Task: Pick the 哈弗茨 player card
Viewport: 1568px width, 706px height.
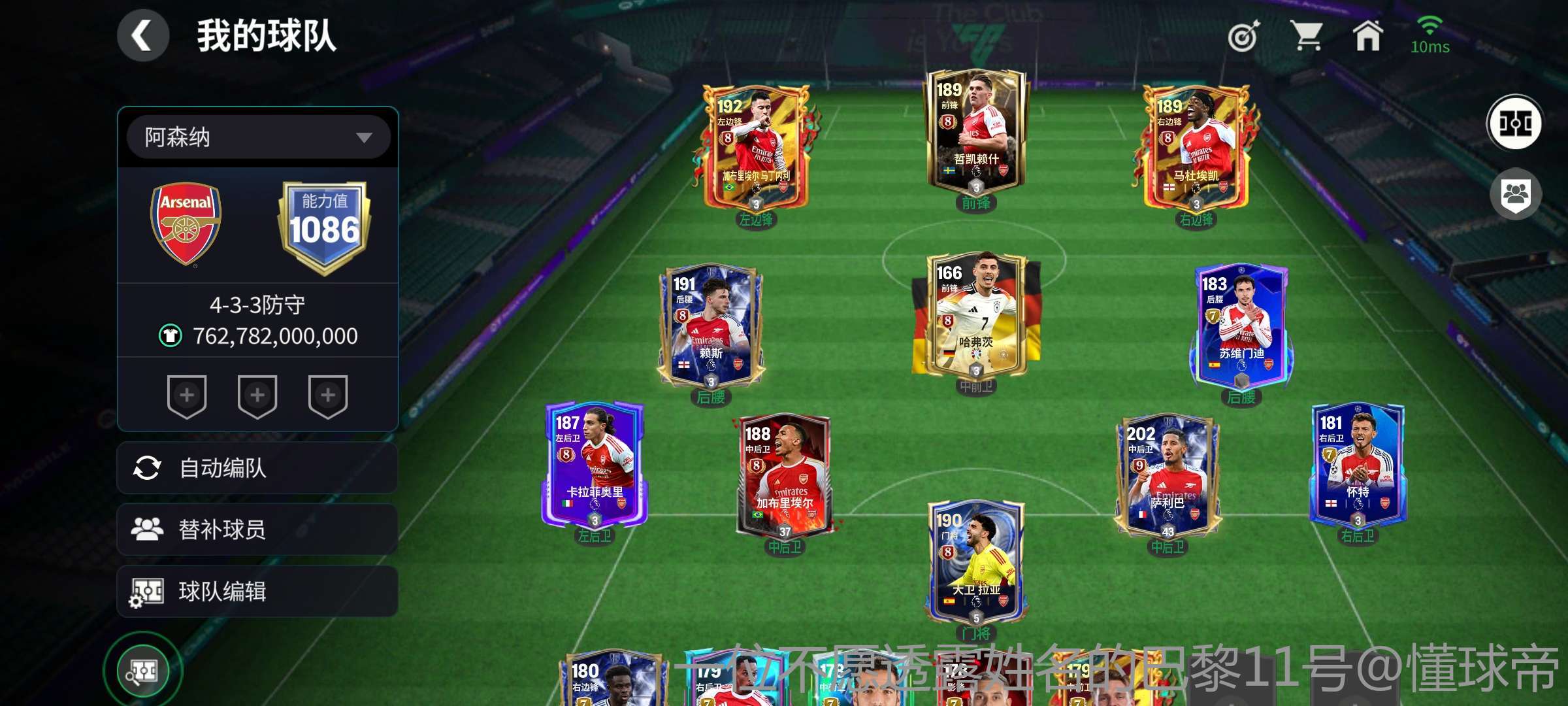Action: tap(976, 315)
